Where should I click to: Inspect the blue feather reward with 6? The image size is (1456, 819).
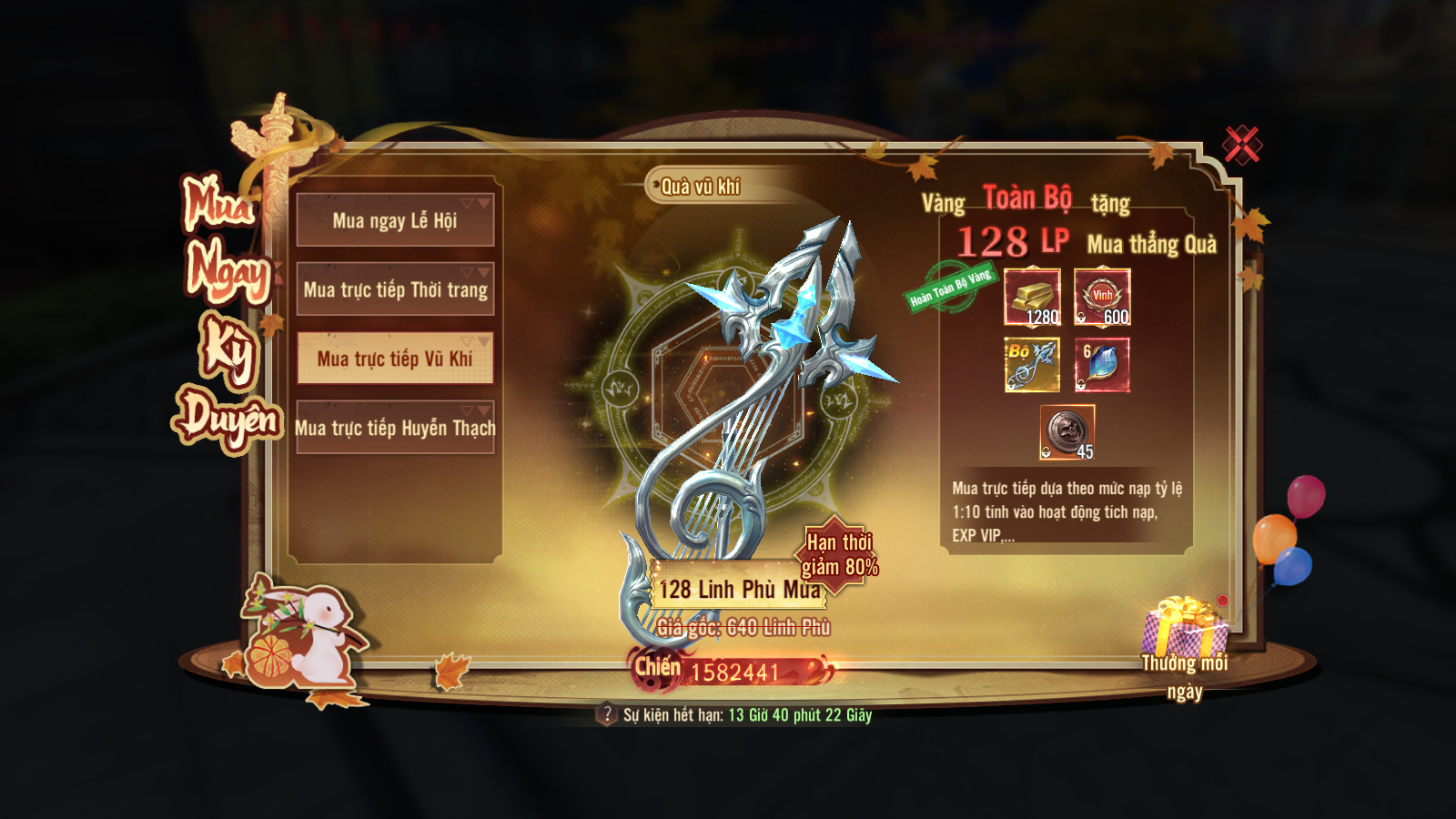[1102, 365]
